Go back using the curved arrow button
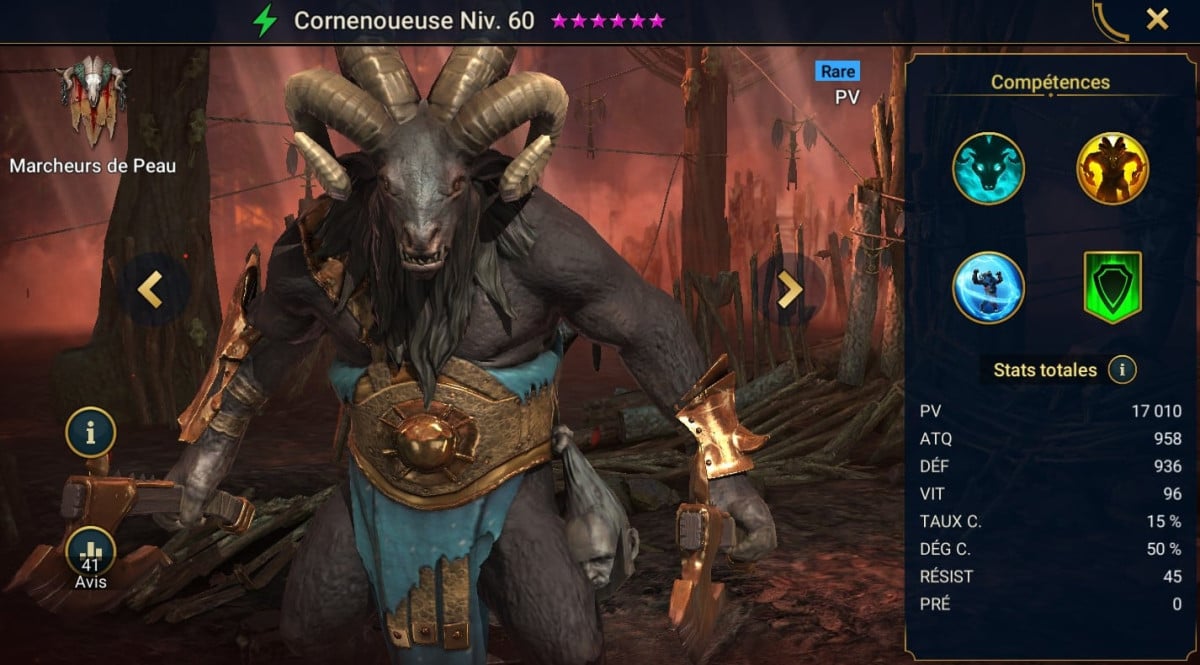 click(x=1110, y=20)
